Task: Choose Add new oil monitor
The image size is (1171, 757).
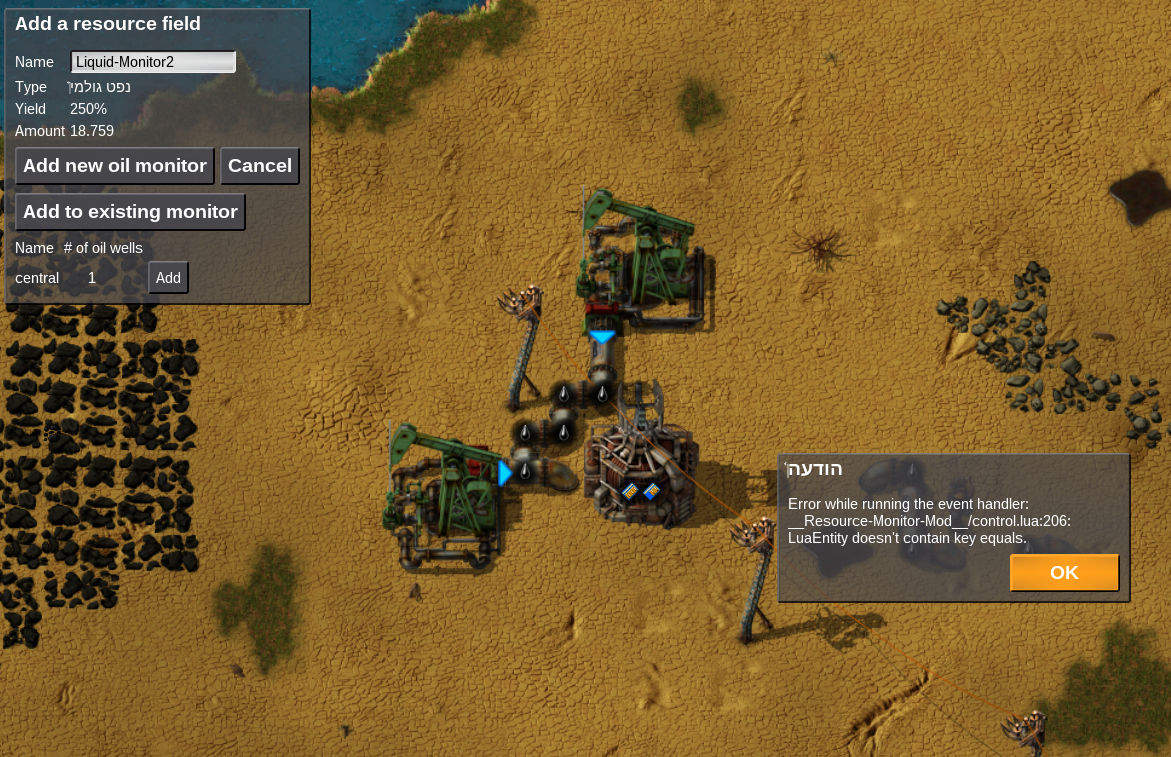Action: point(115,166)
